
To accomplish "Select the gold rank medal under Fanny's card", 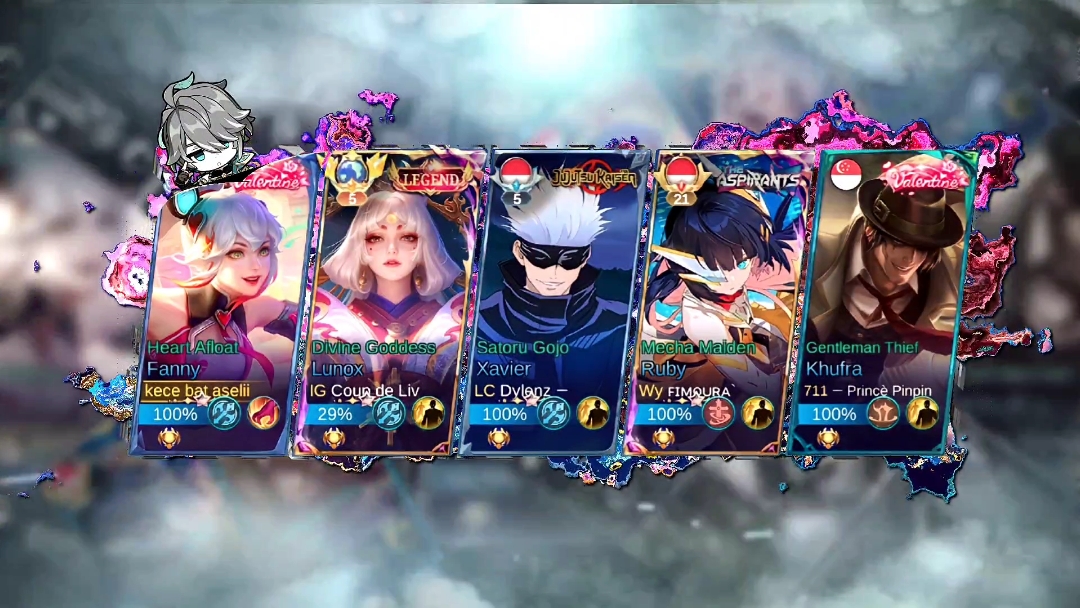I will coord(169,437).
